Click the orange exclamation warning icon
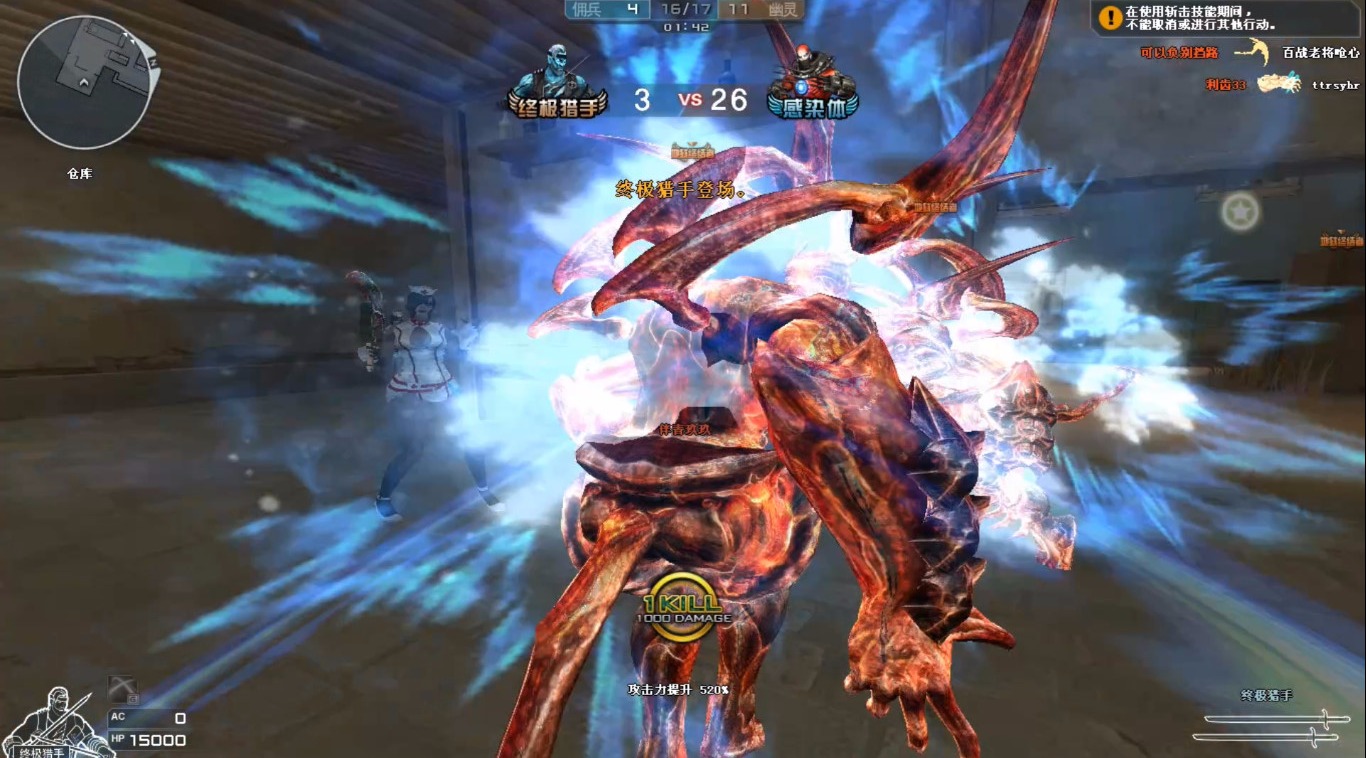Screen dimensions: 1366x758 click(1110, 17)
